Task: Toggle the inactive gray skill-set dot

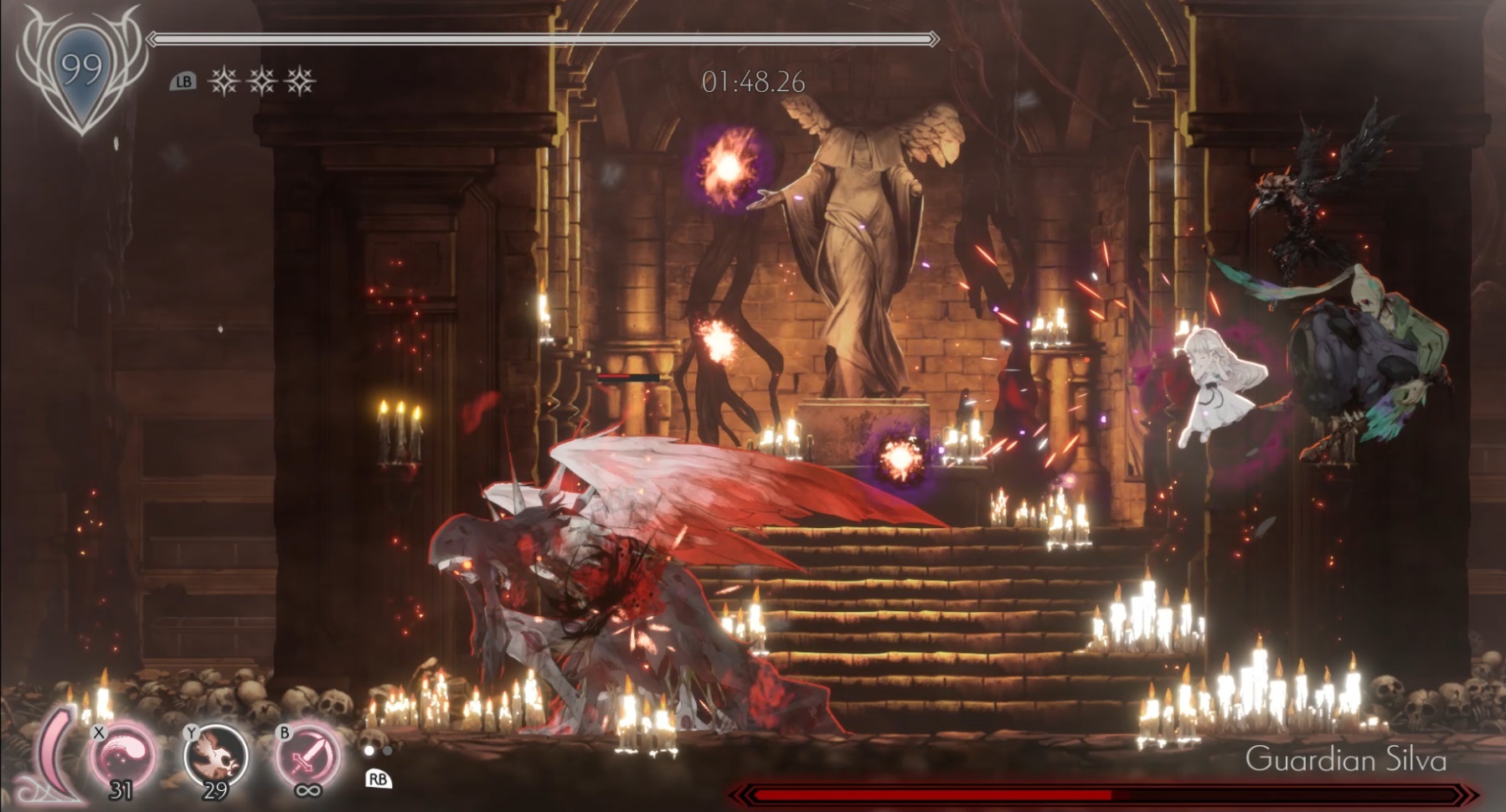Action: pos(387,752)
